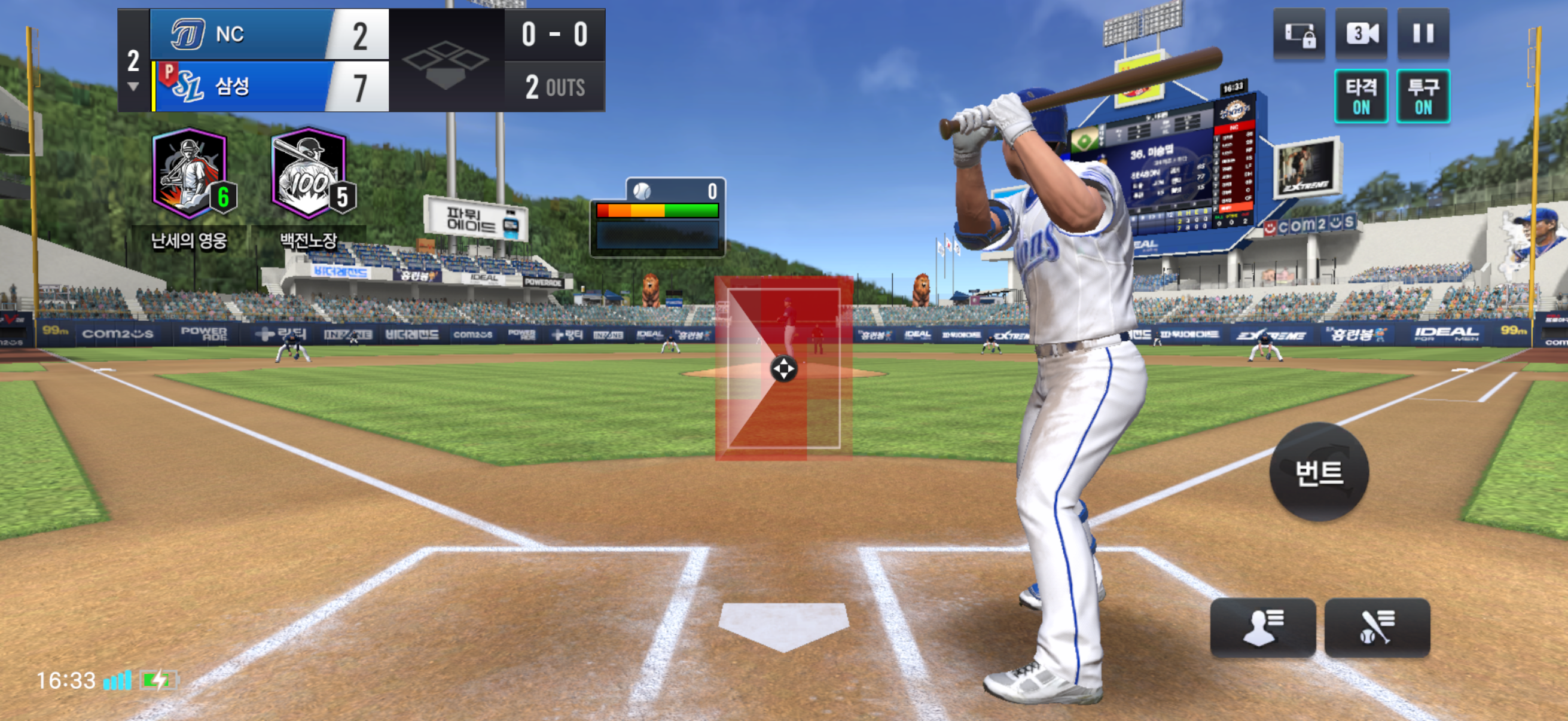Click the batting aim cursor in strike zone

click(x=783, y=369)
